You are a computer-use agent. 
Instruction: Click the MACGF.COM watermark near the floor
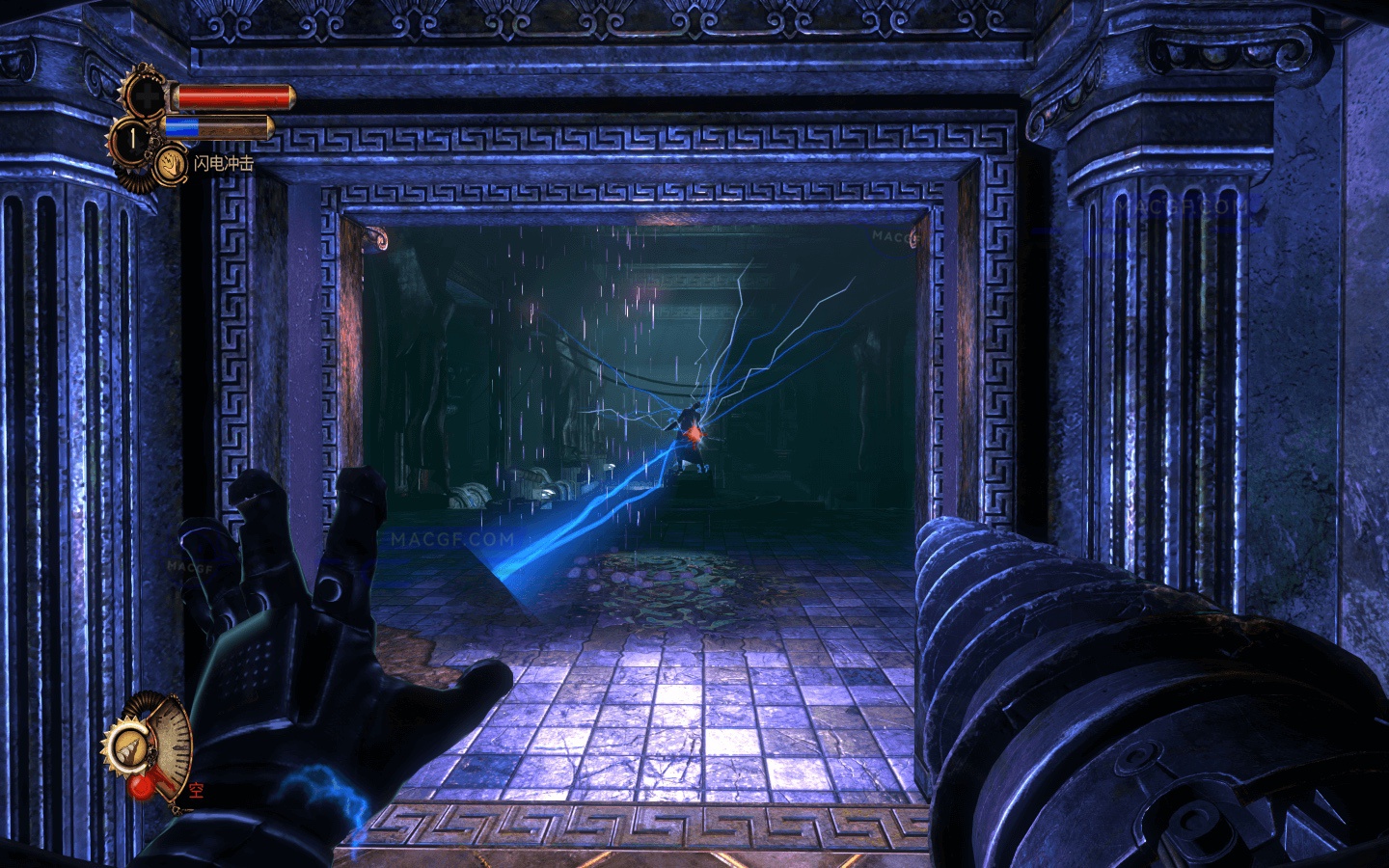coord(453,536)
